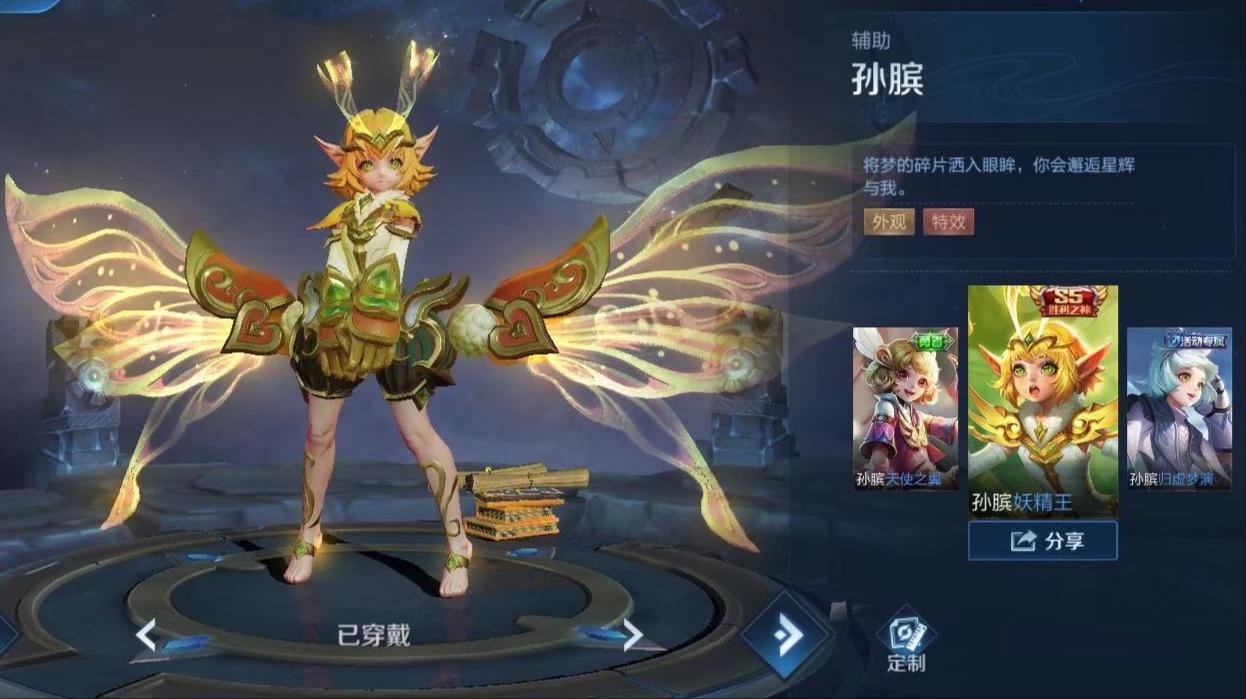This screenshot has width=1246, height=699.
Task: Click the 分享 share button
Action: [1042, 541]
